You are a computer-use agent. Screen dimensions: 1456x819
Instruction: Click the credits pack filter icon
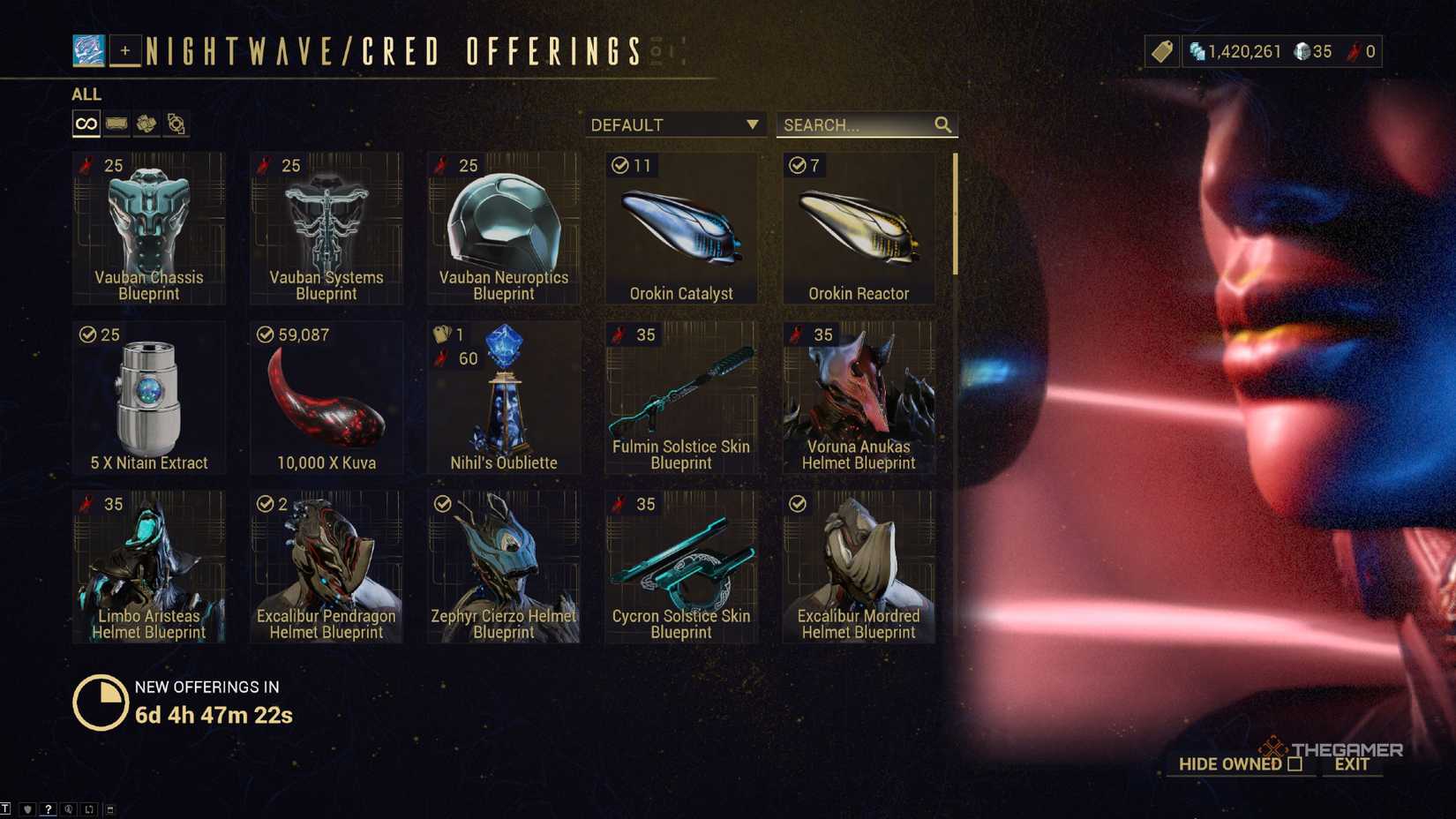tap(116, 124)
